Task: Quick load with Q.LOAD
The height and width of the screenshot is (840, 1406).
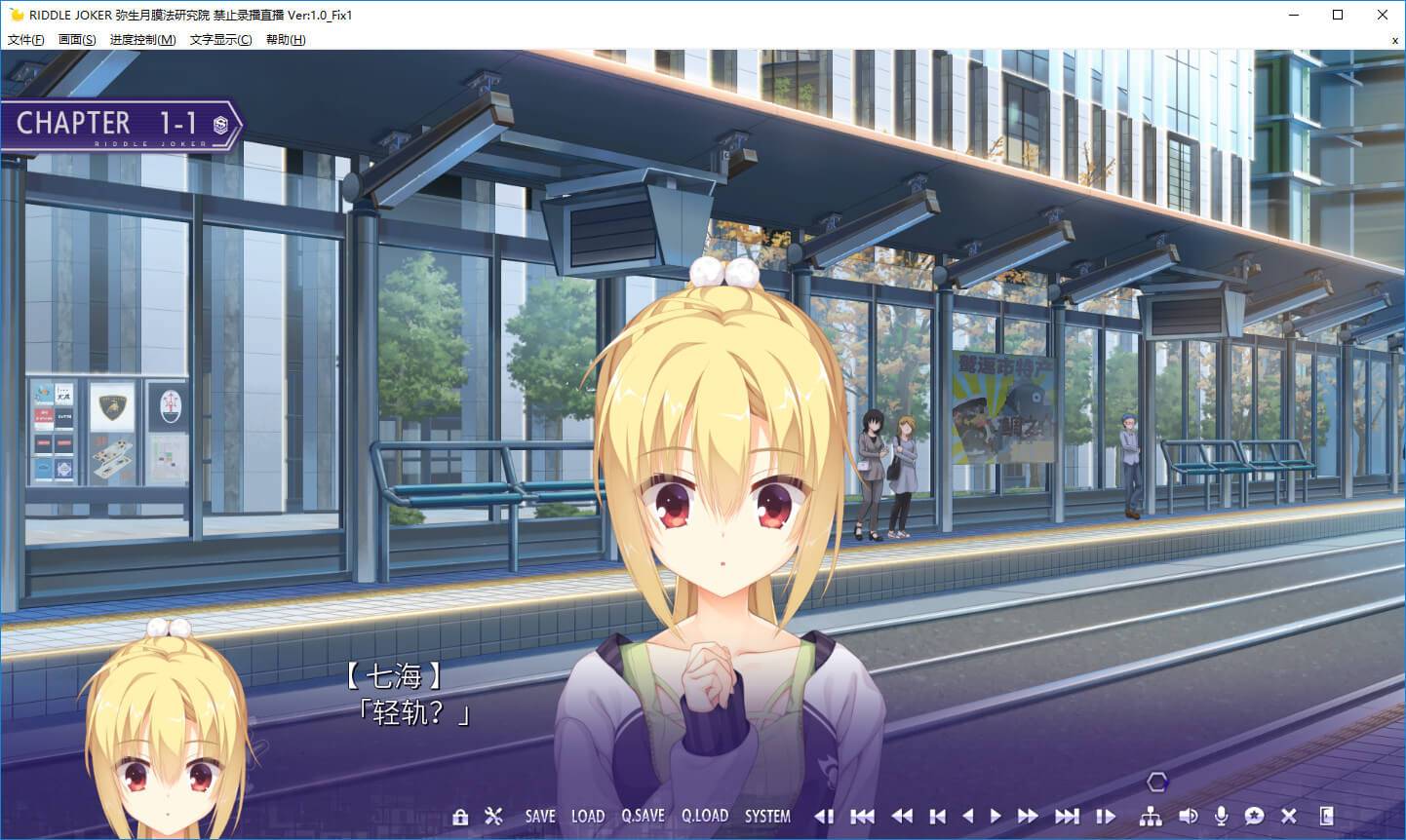Action: click(x=704, y=817)
